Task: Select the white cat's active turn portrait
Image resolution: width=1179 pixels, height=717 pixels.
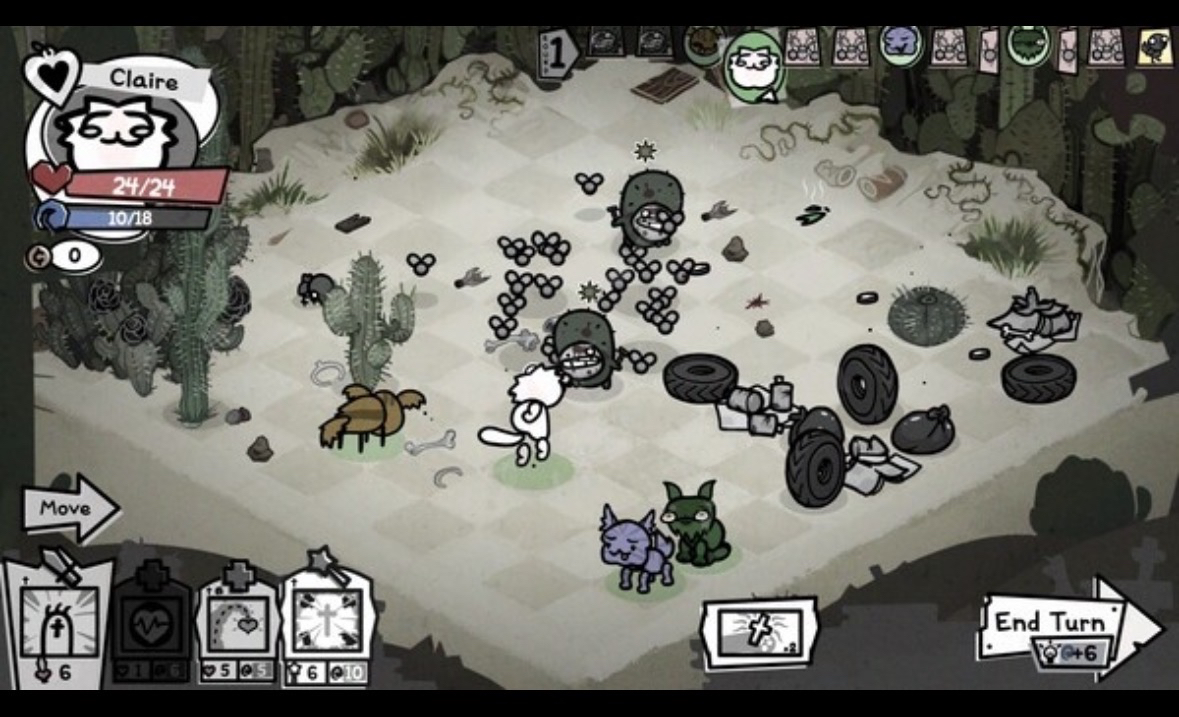Action: (752, 67)
